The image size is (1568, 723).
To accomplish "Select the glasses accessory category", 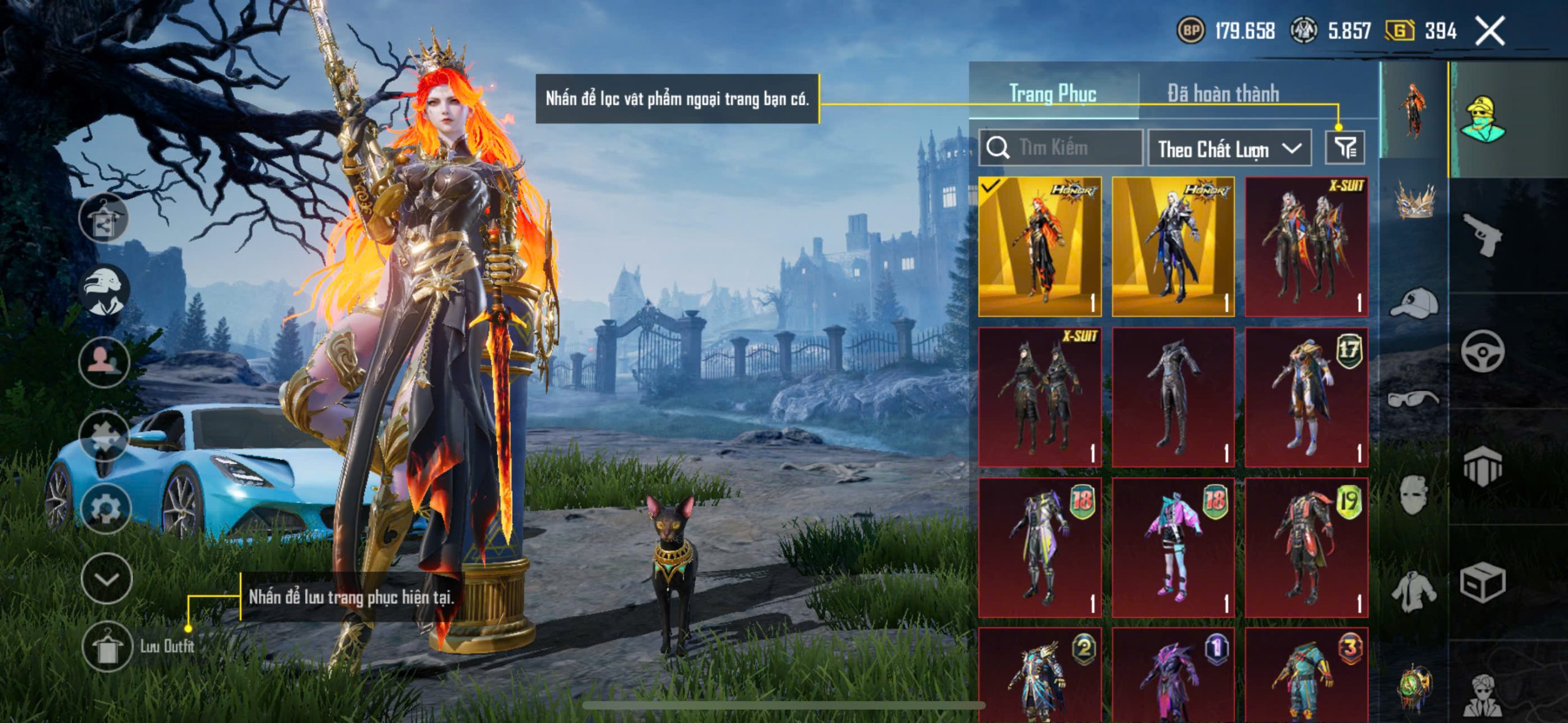I will pyautogui.click(x=1414, y=399).
